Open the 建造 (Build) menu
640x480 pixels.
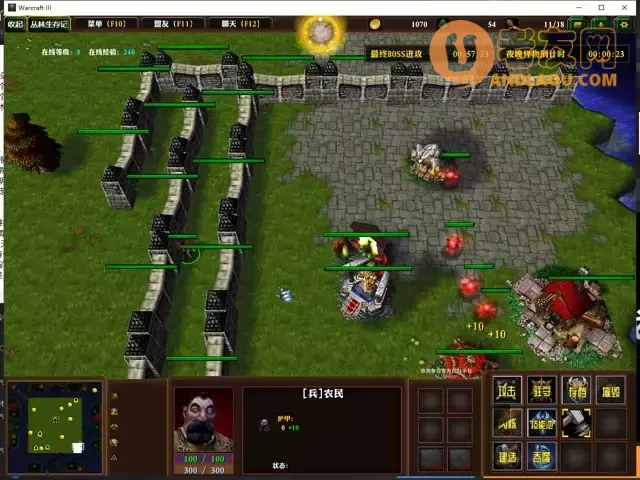pyautogui.click(x=506, y=456)
